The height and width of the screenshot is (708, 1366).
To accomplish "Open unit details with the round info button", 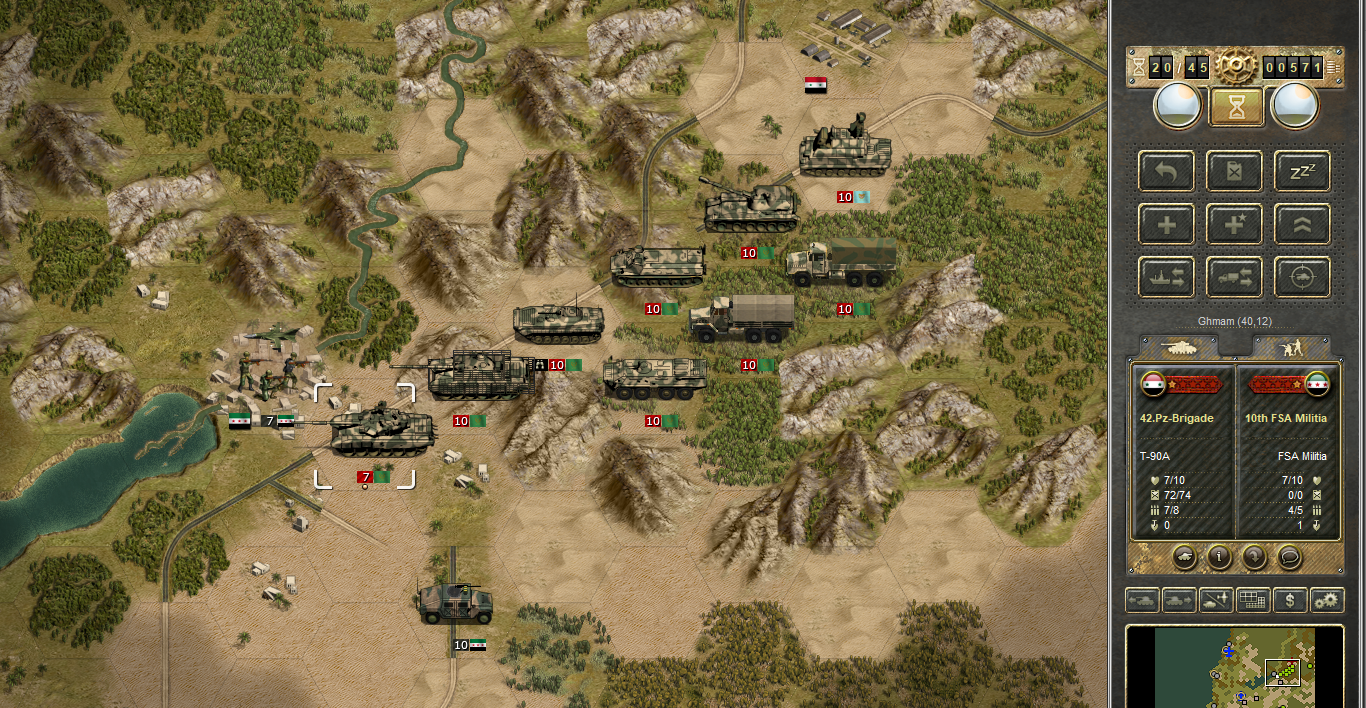I will coord(1218,556).
